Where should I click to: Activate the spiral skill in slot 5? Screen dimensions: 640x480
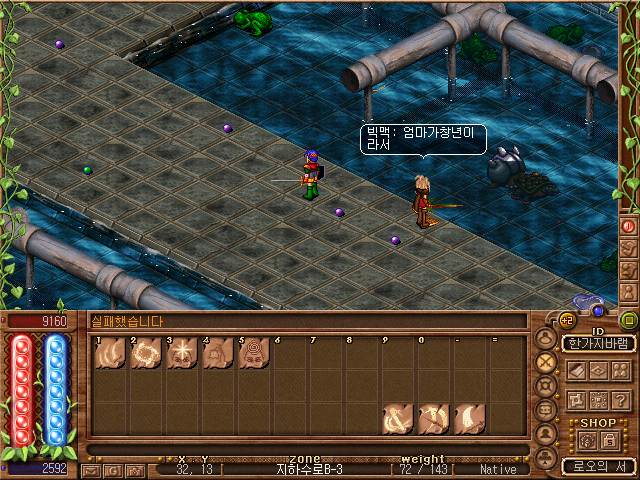(x=254, y=353)
